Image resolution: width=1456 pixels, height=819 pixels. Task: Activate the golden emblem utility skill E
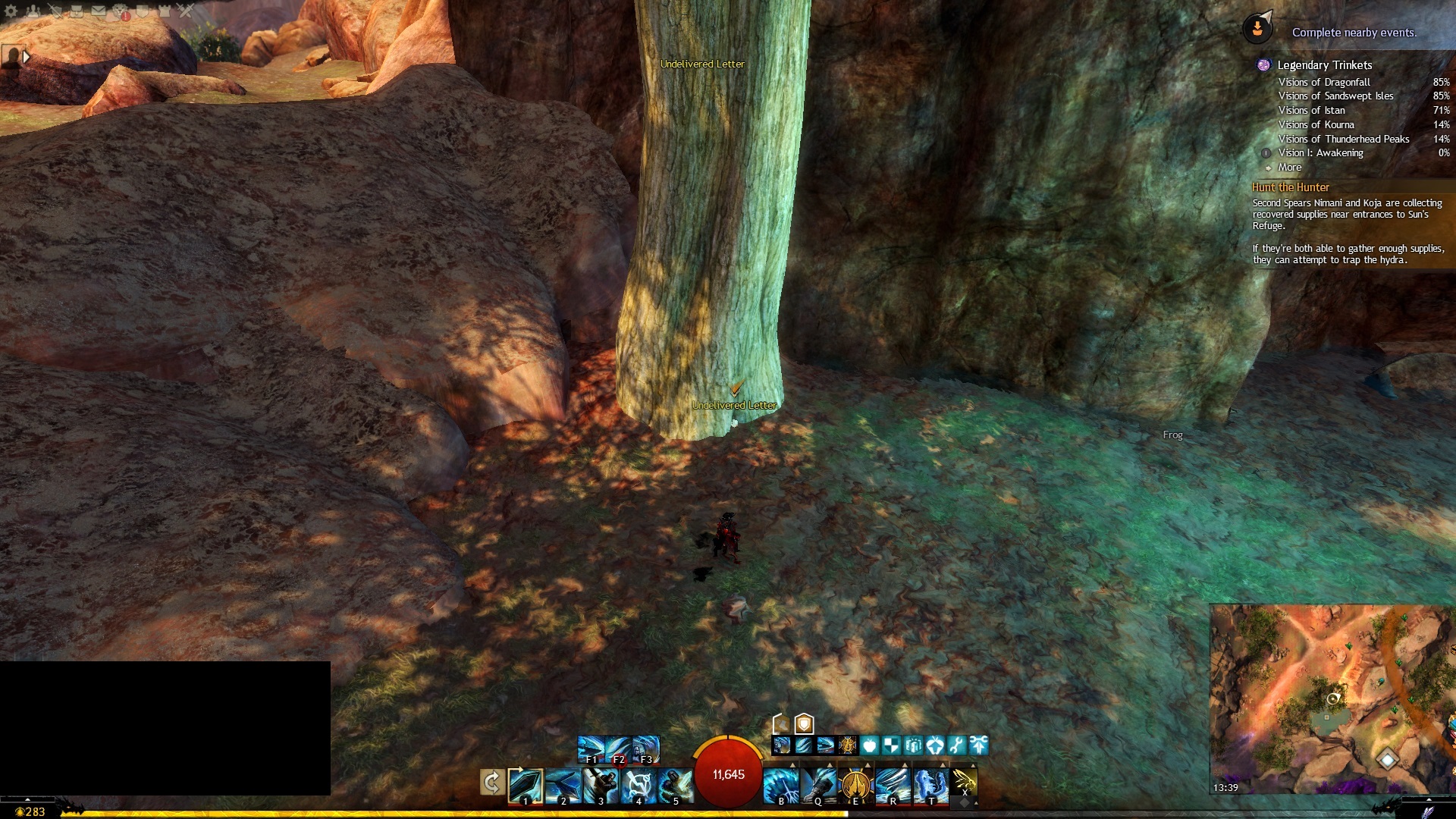pyautogui.click(x=855, y=786)
